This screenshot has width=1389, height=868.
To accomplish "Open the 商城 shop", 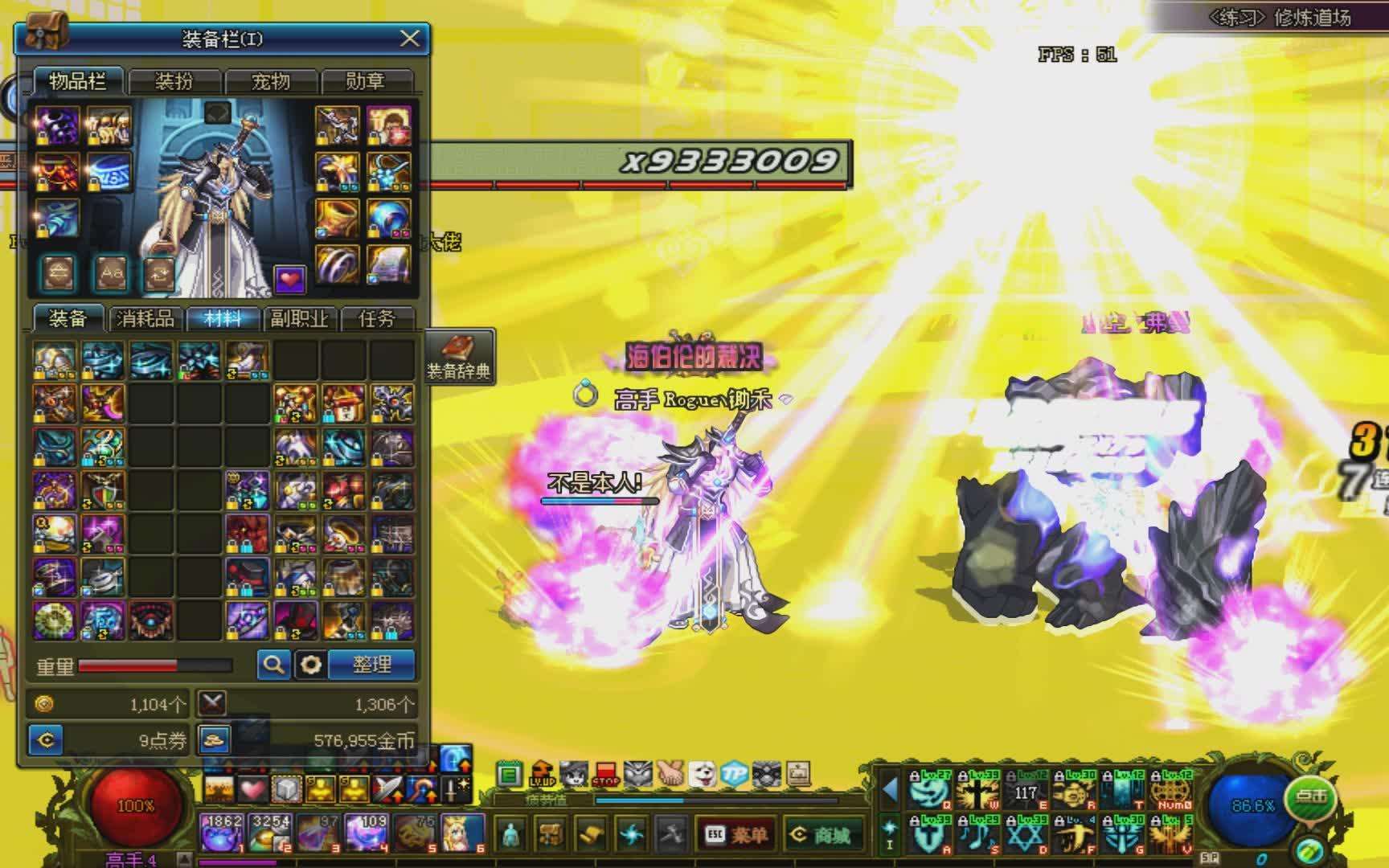I will click(x=822, y=834).
